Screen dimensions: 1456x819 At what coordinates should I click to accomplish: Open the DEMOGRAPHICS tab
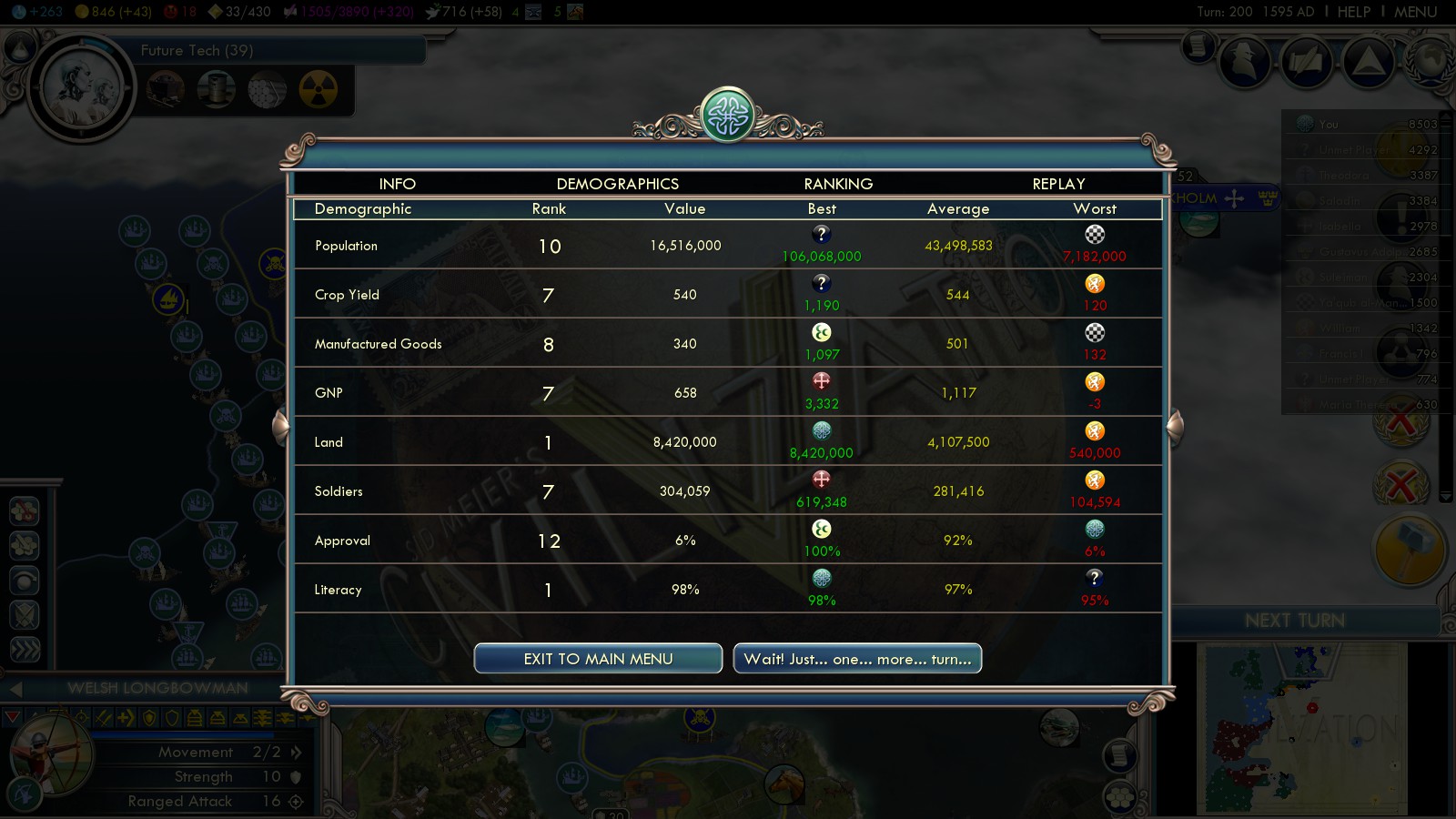617,184
